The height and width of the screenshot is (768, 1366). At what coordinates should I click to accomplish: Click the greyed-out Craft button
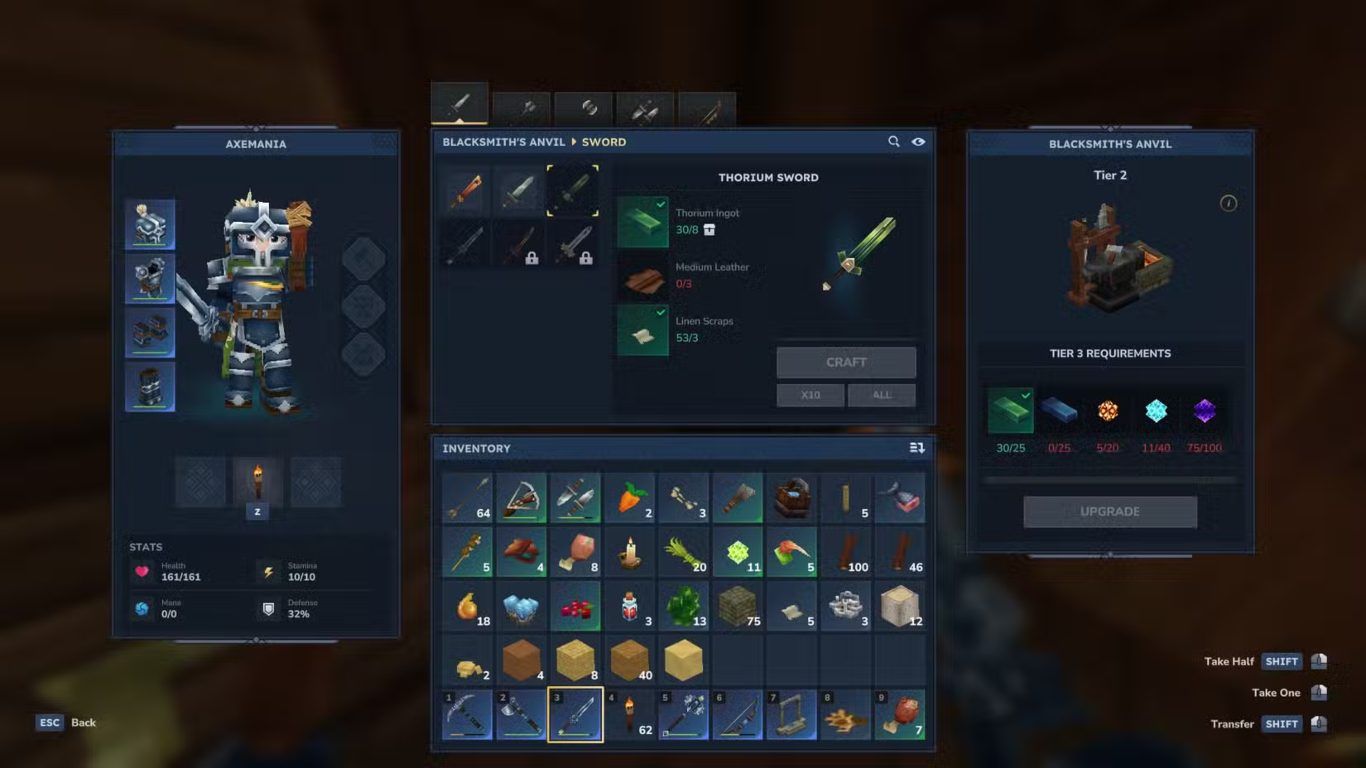(x=846, y=362)
